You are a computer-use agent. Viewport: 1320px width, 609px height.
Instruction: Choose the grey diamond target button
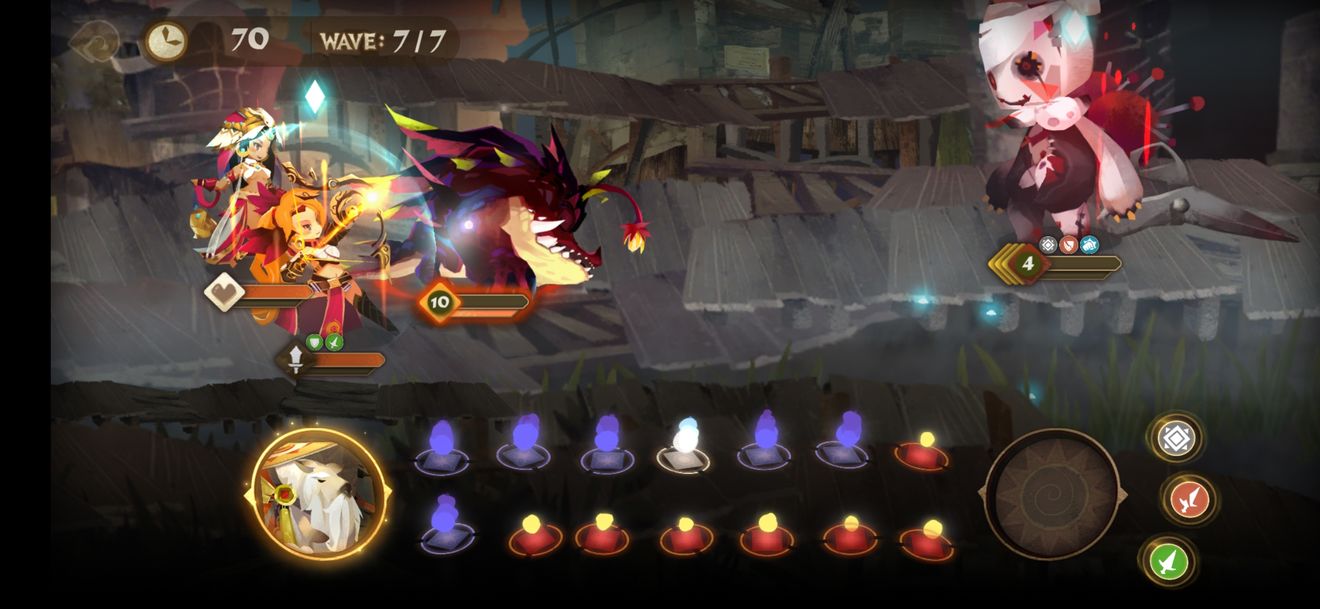1175,438
